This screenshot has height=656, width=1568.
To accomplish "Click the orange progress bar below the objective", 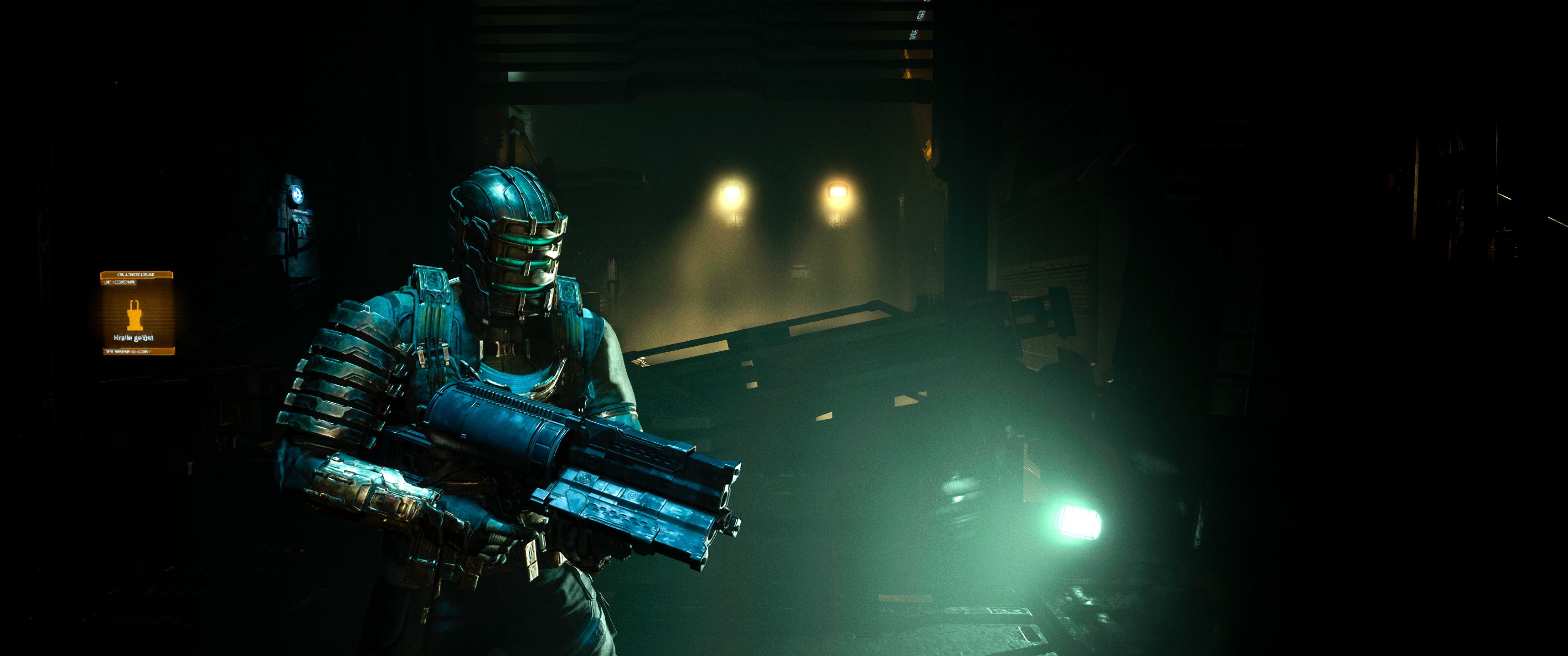I will (x=139, y=351).
